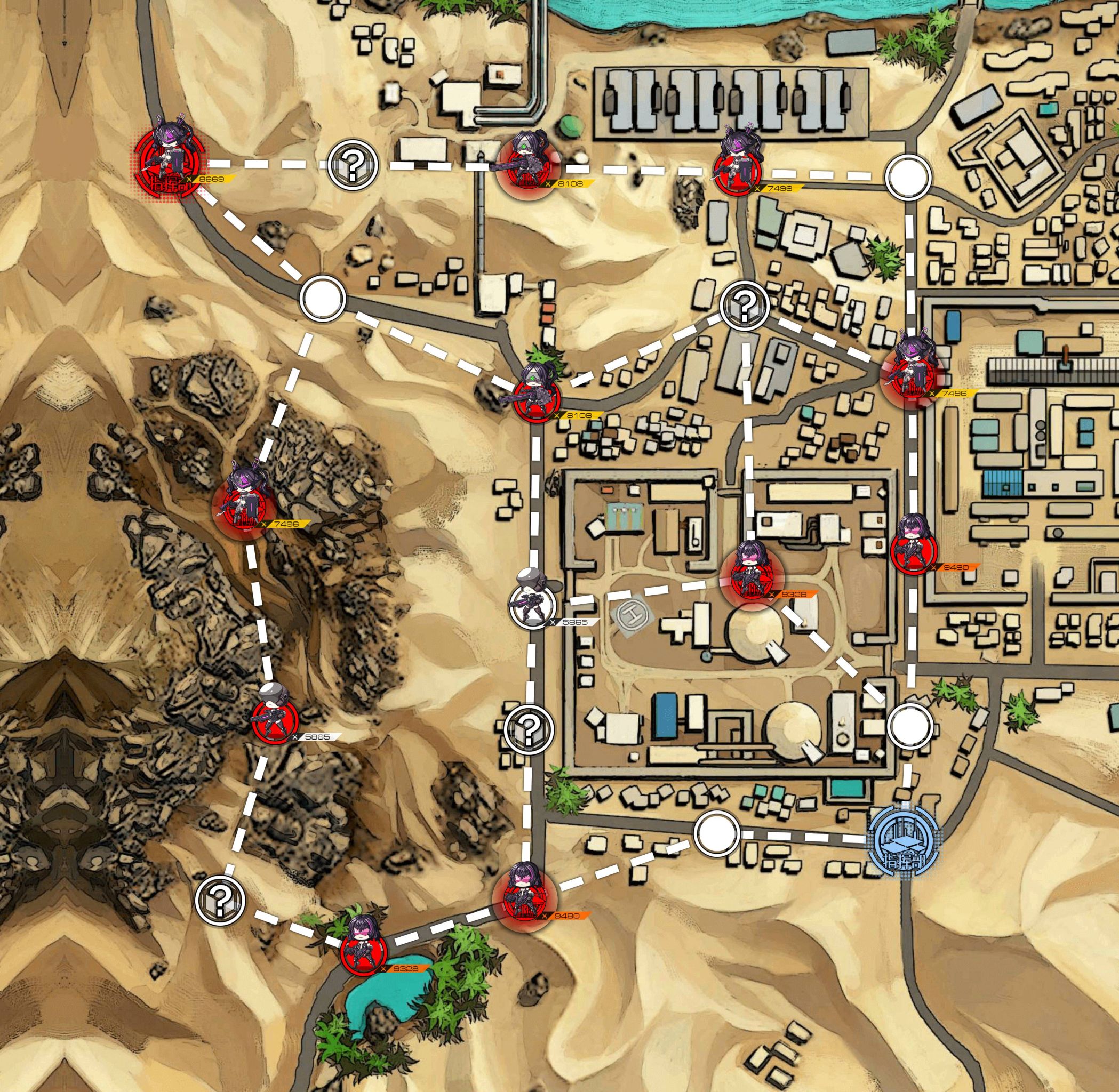This screenshot has width=1119, height=1092.
Task: Target the 5865 enemy standing on a red node
Action: pos(275,721)
